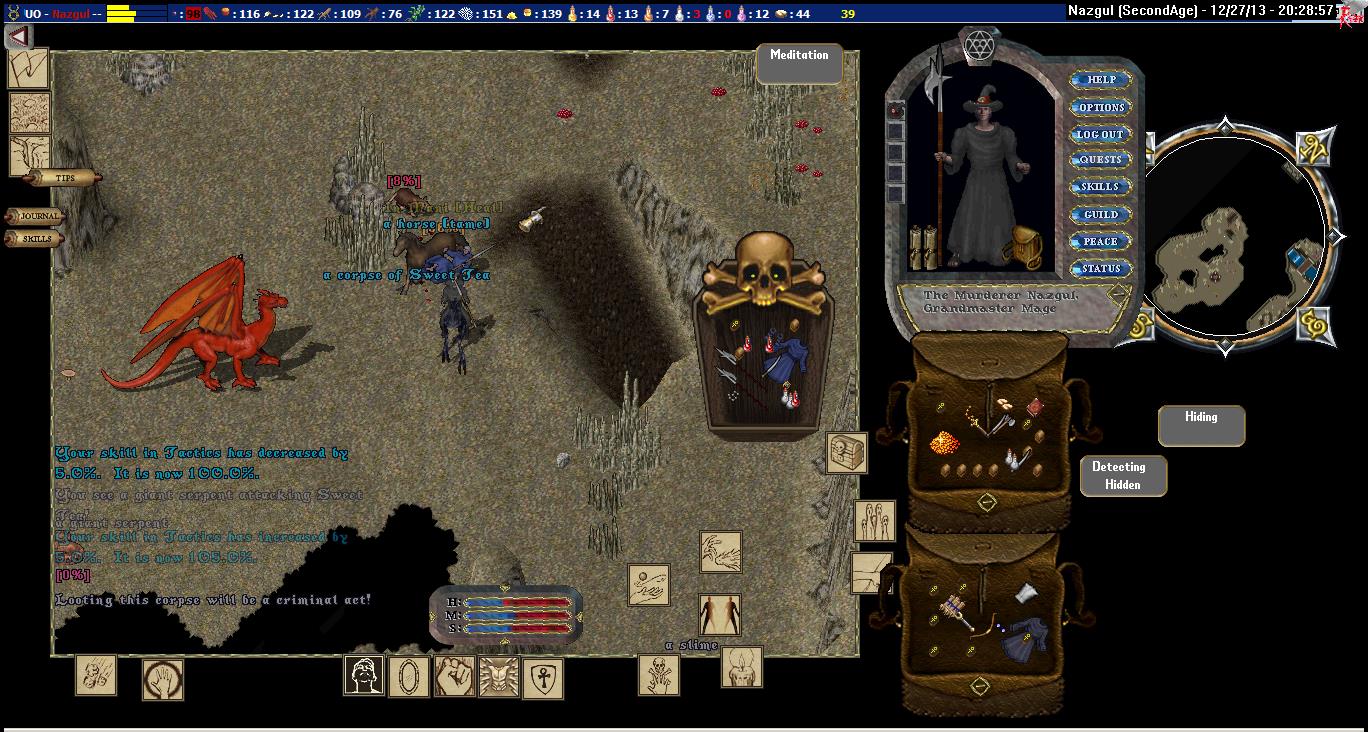Log out using the Log Out button
The image size is (1368, 732).
[x=1101, y=134]
